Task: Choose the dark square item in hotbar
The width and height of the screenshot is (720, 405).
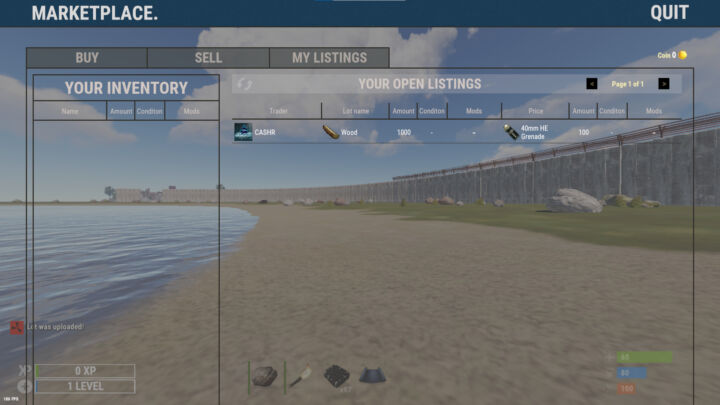Action: [x=337, y=376]
